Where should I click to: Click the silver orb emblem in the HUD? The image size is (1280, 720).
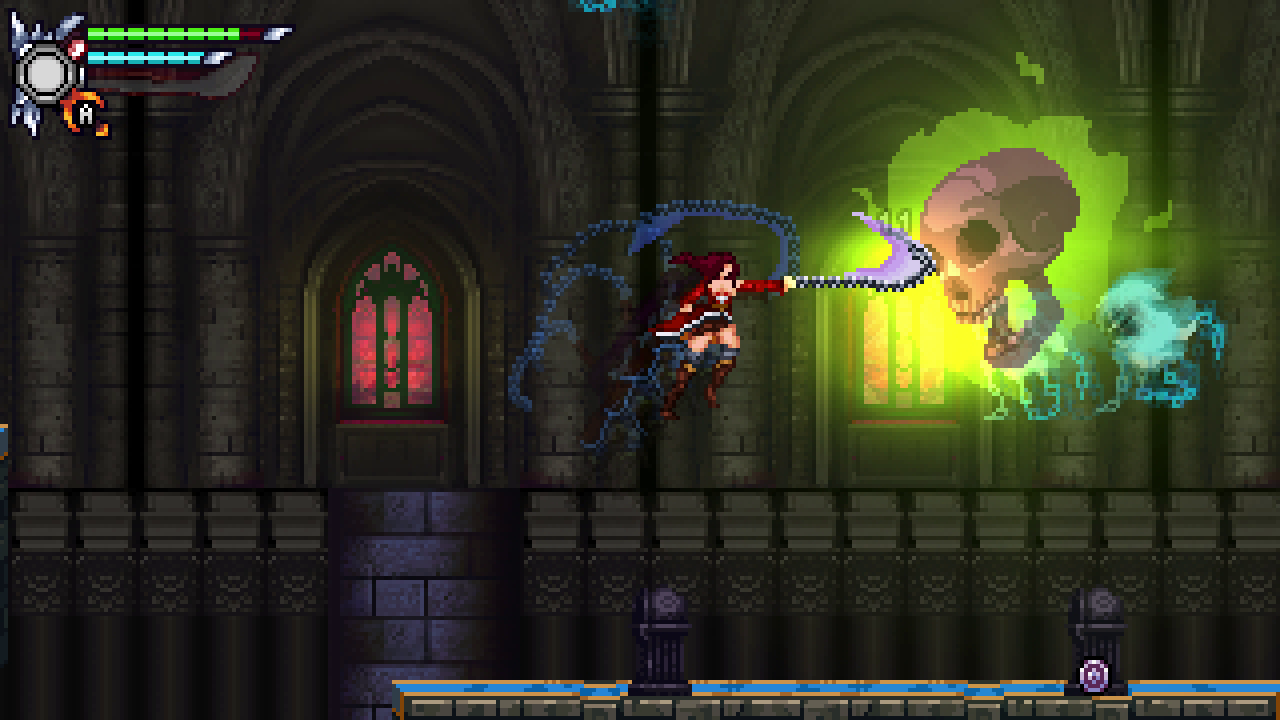click(46, 72)
